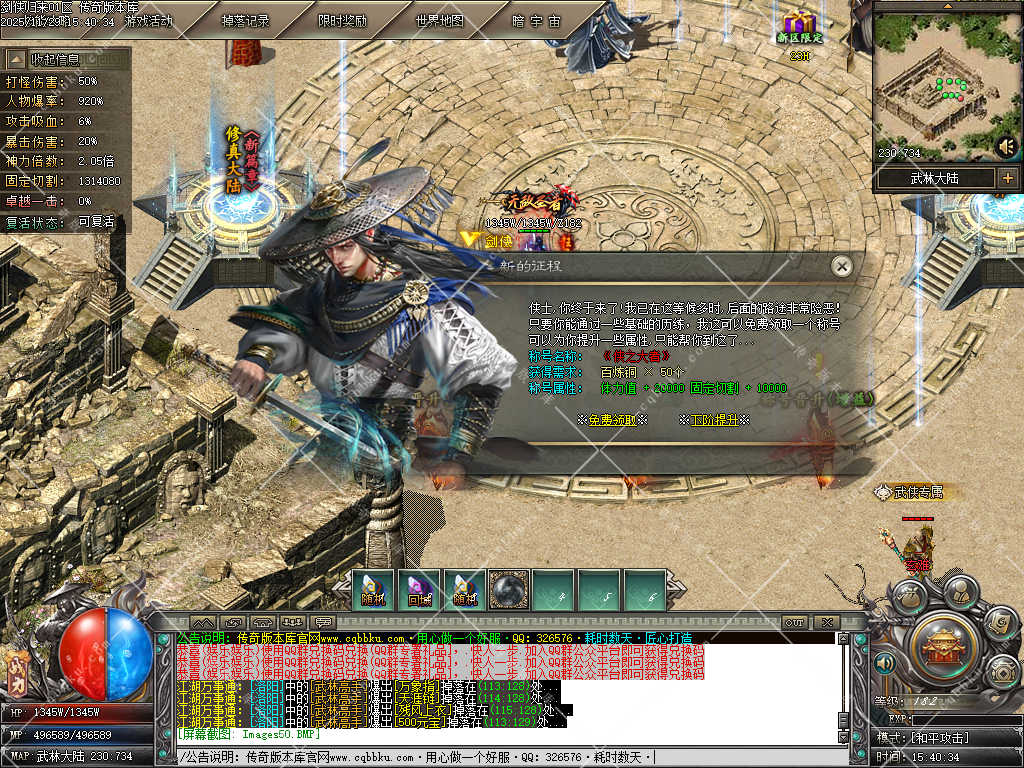Open the 限时奖励 menu
Screen dimensions: 1024x768
point(342,20)
